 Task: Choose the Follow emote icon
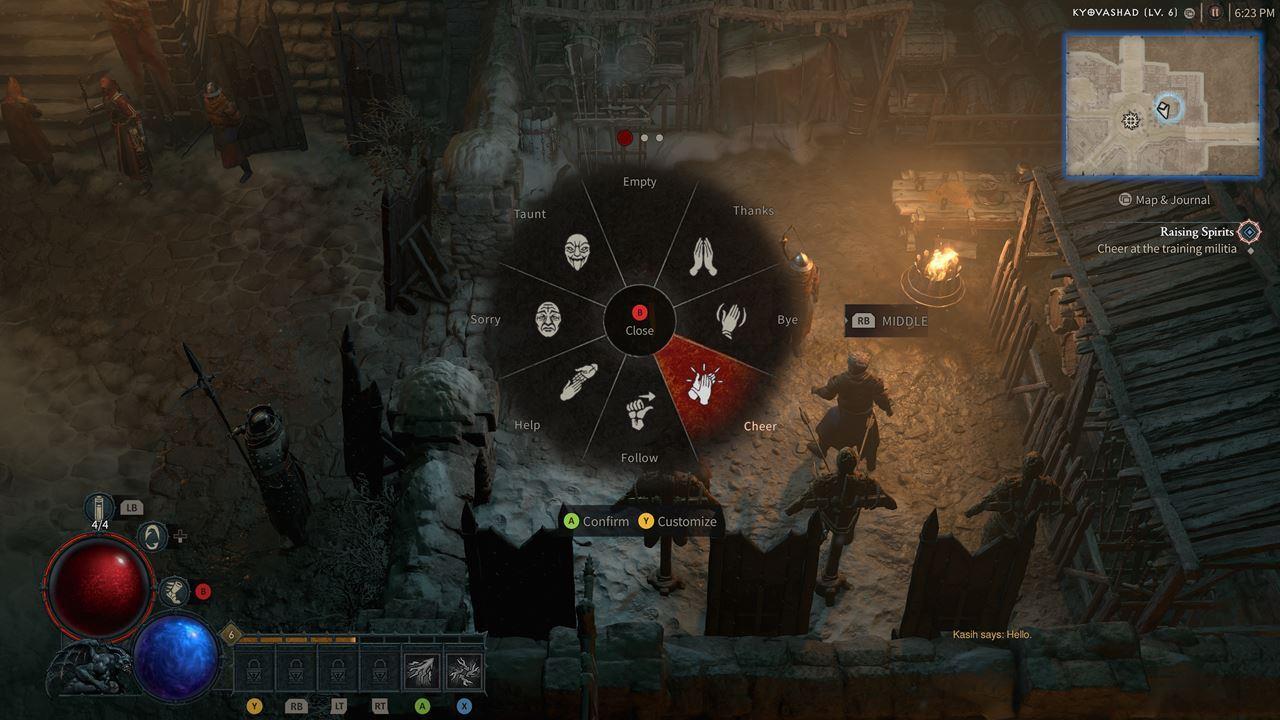(x=641, y=410)
